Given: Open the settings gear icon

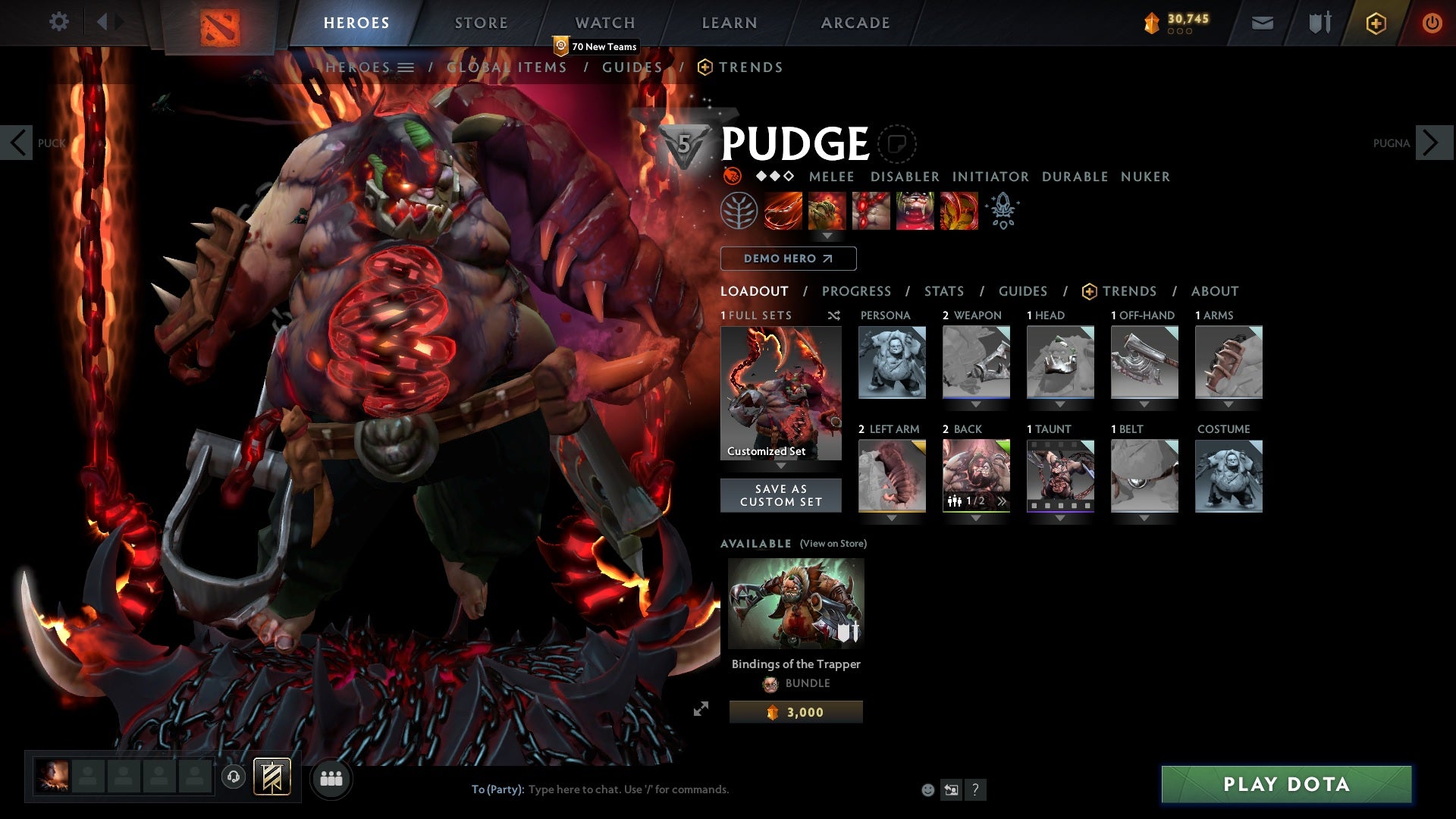Looking at the screenshot, I should [x=58, y=21].
